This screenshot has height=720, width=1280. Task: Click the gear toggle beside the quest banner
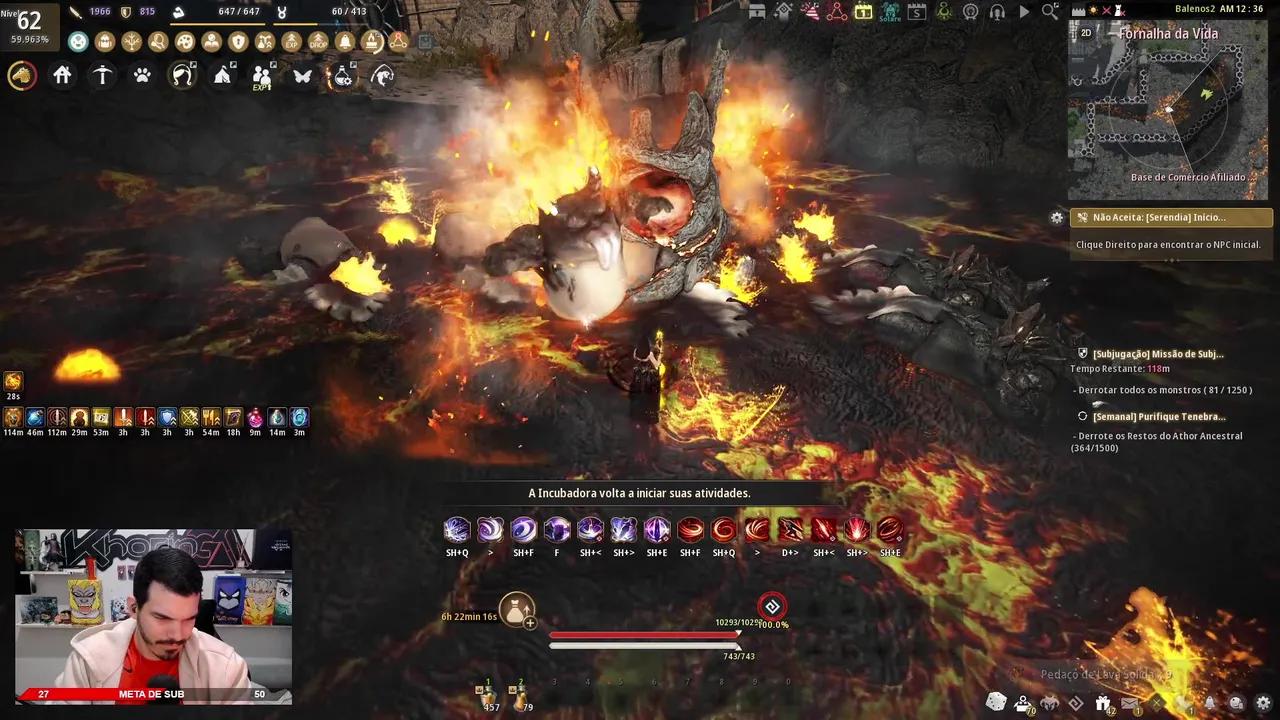click(1057, 217)
